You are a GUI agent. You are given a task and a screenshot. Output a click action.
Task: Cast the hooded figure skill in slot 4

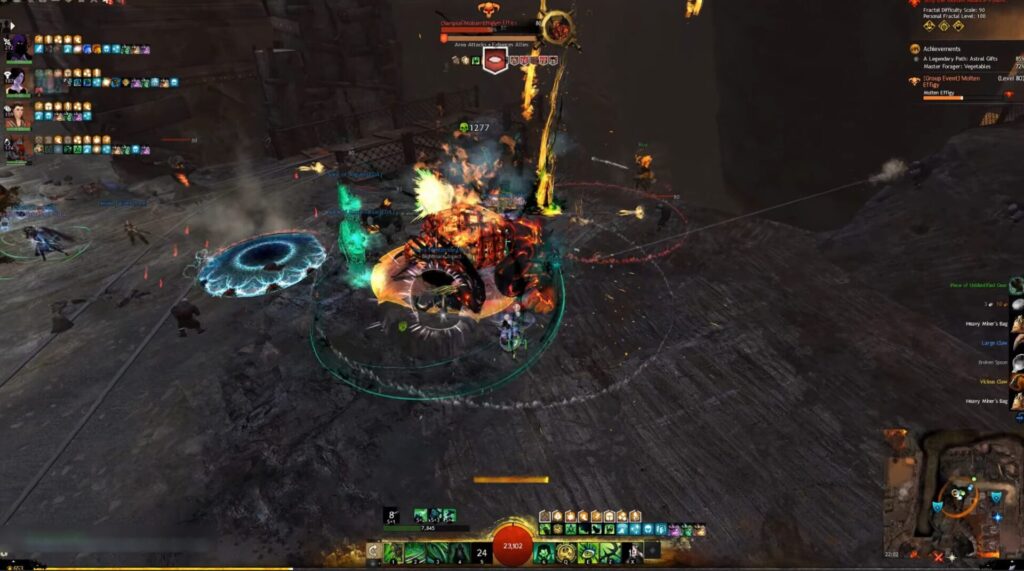pyautogui.click(x=460, y=552)
